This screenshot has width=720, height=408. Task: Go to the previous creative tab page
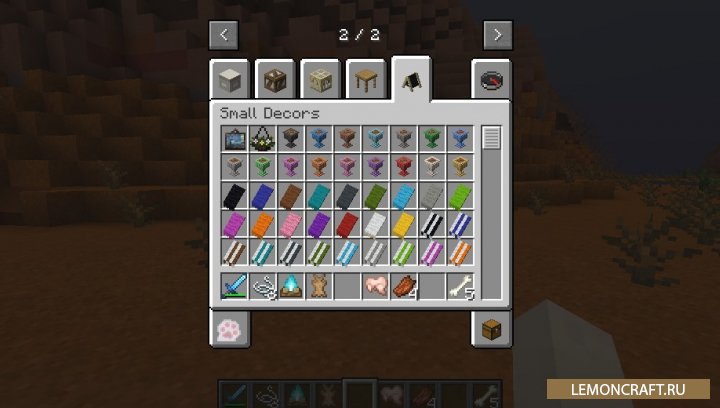point(223,34)
